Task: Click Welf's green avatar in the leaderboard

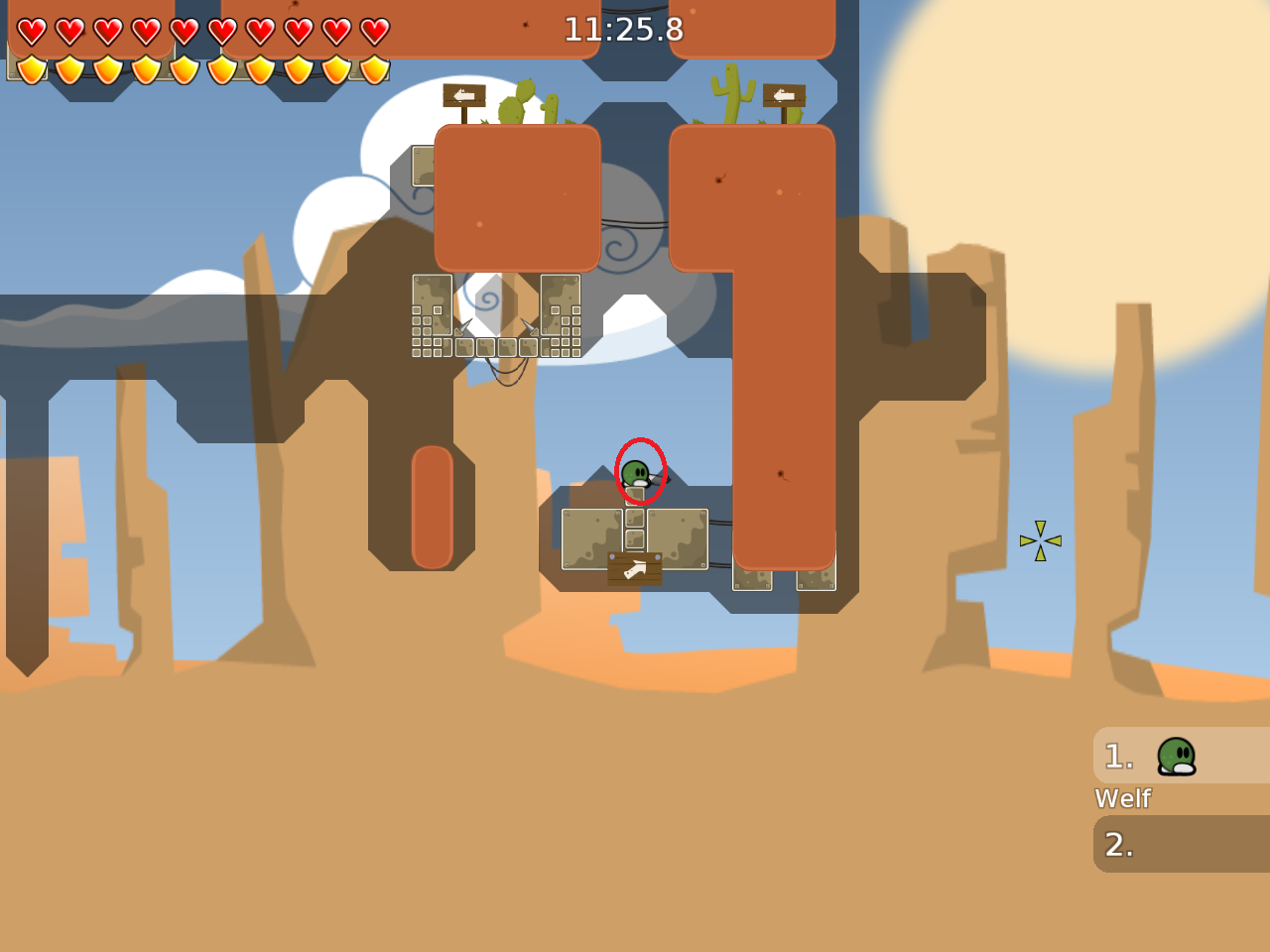Action: pyautogui.click(x=1177, y=756)
